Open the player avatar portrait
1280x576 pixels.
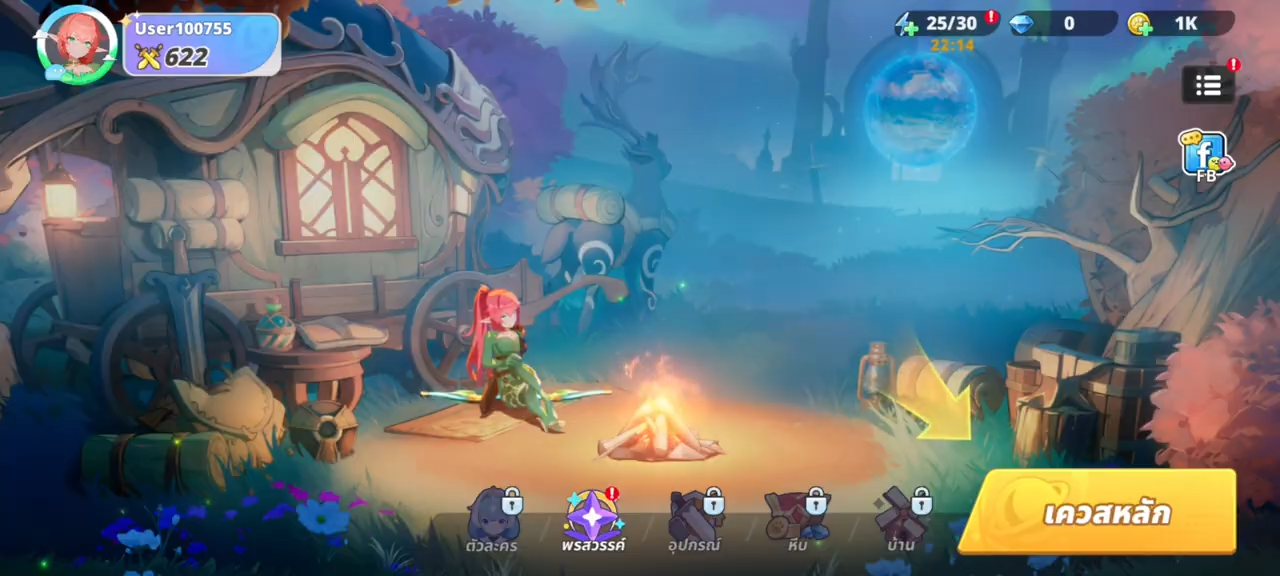tap(77, 44)
